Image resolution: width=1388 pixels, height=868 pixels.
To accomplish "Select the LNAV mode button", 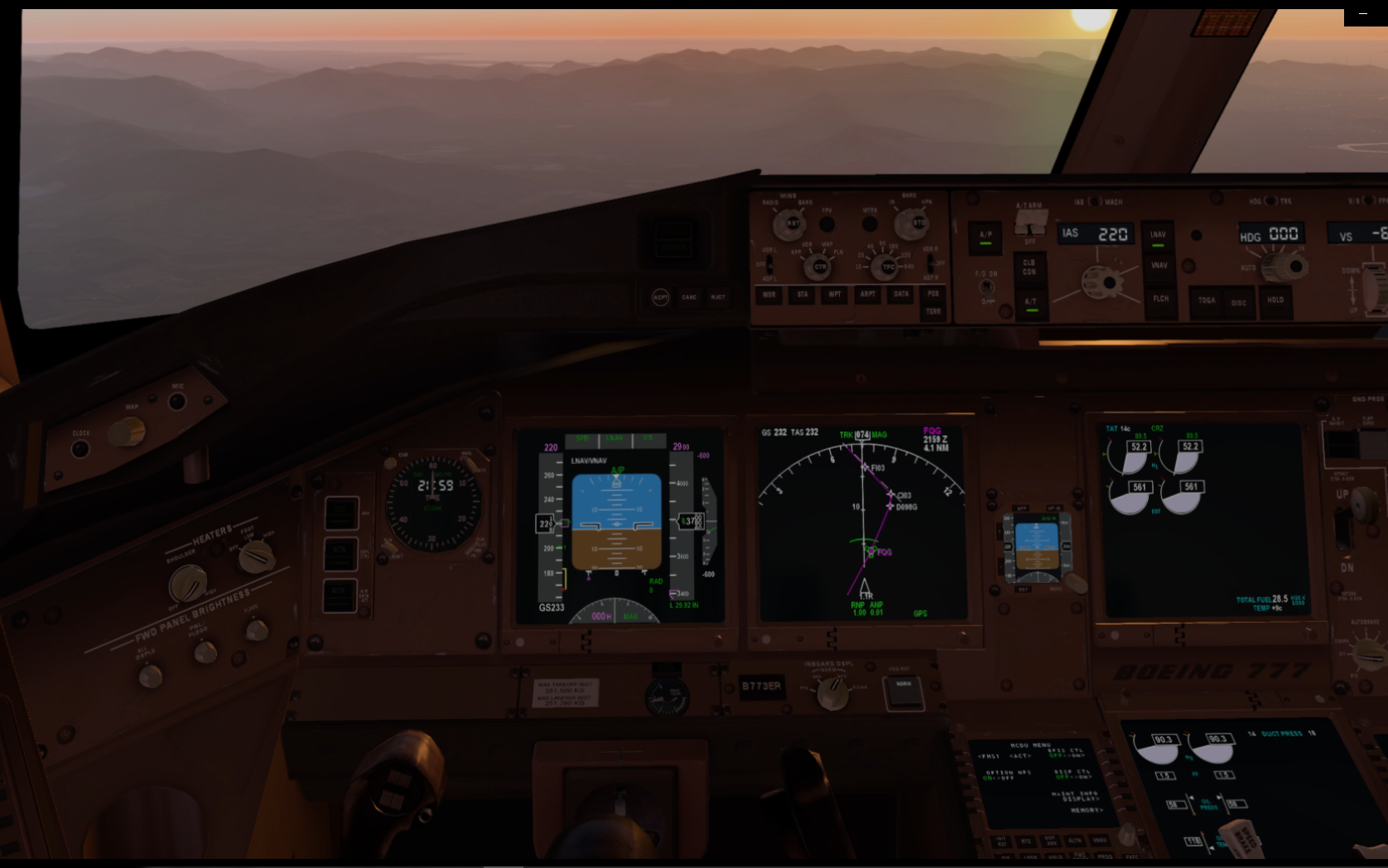I will [x=1159, y=235].
